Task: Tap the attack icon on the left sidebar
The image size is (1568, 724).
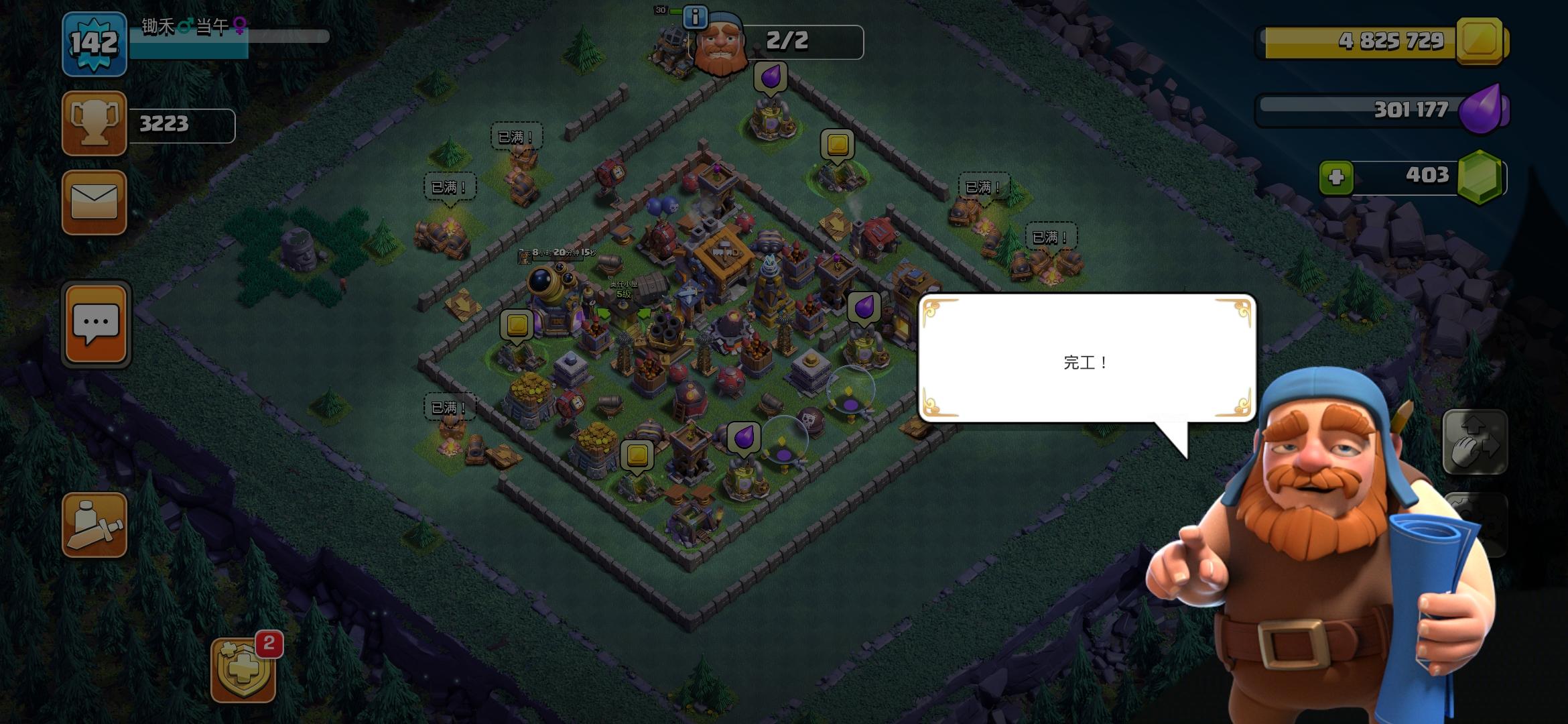Action: click(x=94, y=525)
